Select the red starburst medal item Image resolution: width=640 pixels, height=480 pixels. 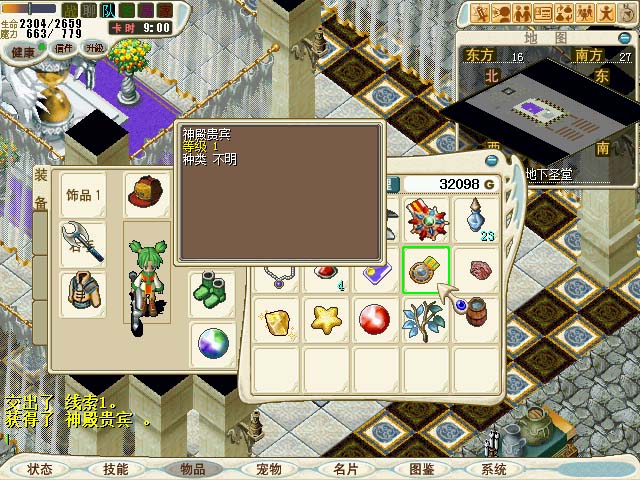point(425,220)
